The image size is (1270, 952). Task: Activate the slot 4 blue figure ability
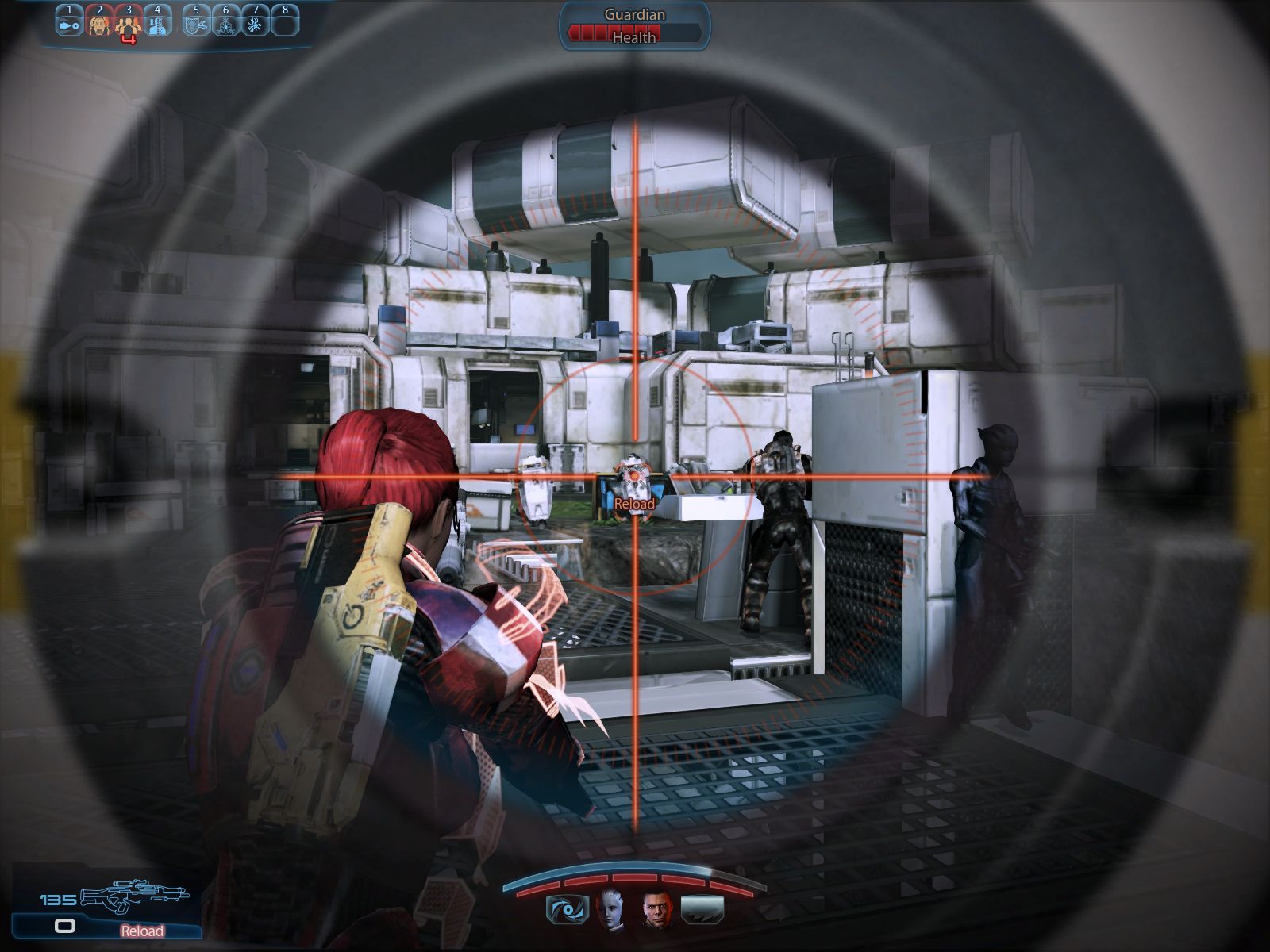pyautogui.click(x=157, y=24)
